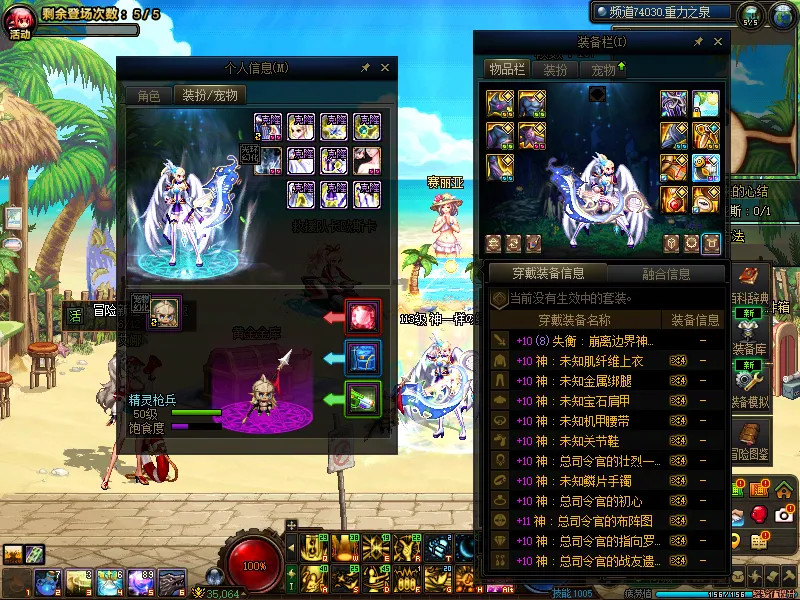The width and height of the screenshot is (800, 600).
Task: Open the 活动 event button
Action: (x=20, y=20)
